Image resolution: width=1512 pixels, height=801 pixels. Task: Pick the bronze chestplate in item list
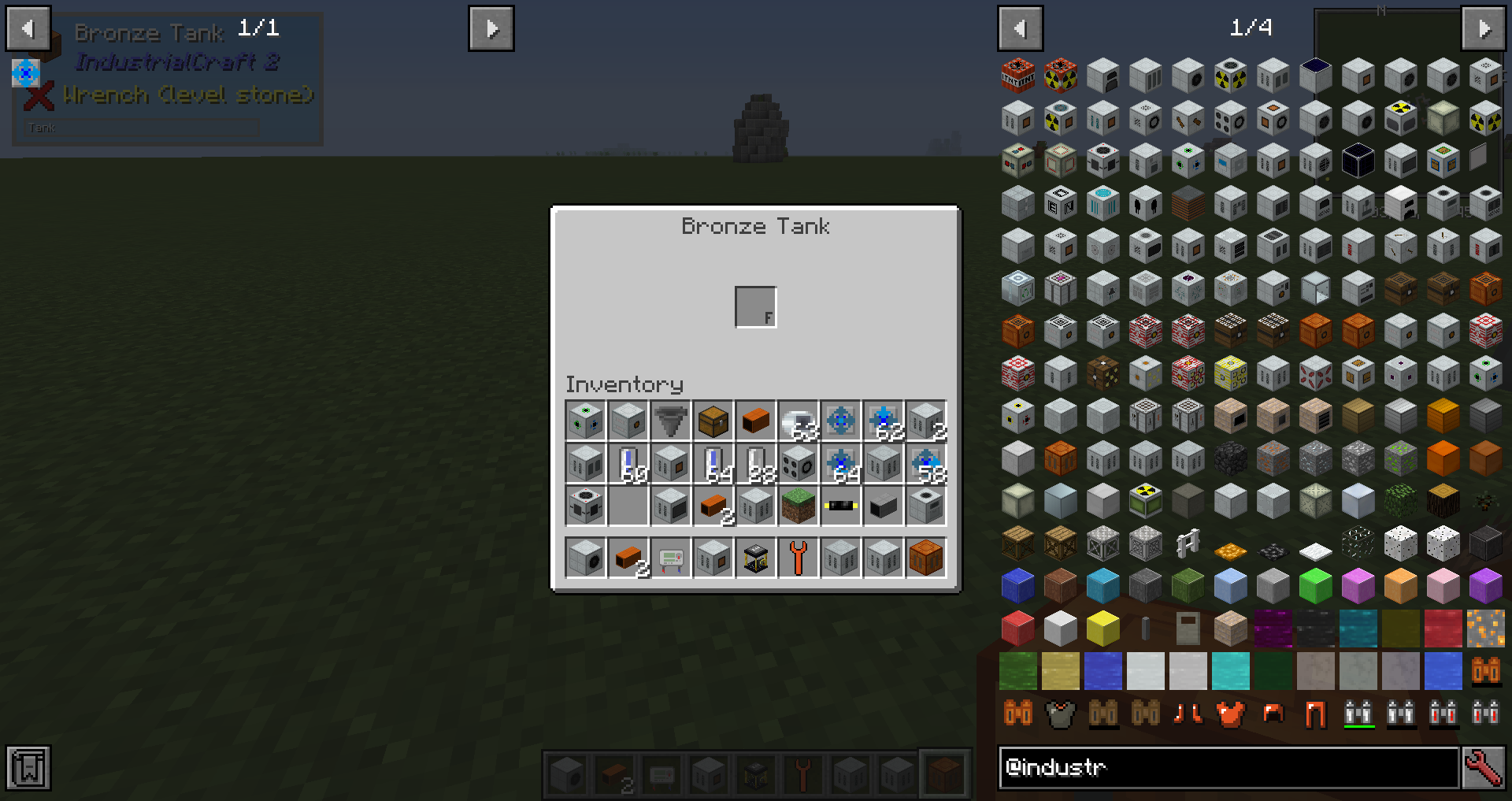coord(1230,714)
